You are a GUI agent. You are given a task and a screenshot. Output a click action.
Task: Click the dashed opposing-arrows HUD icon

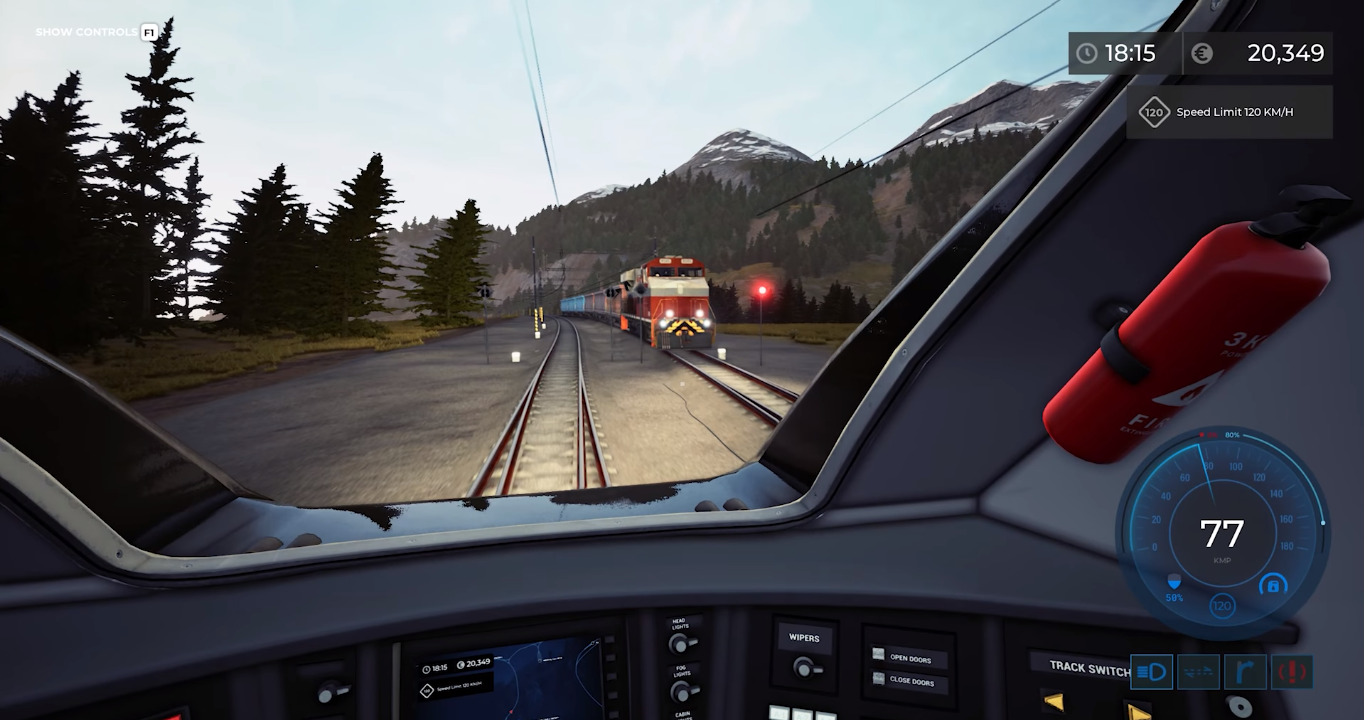click(x=1198, y=672)
